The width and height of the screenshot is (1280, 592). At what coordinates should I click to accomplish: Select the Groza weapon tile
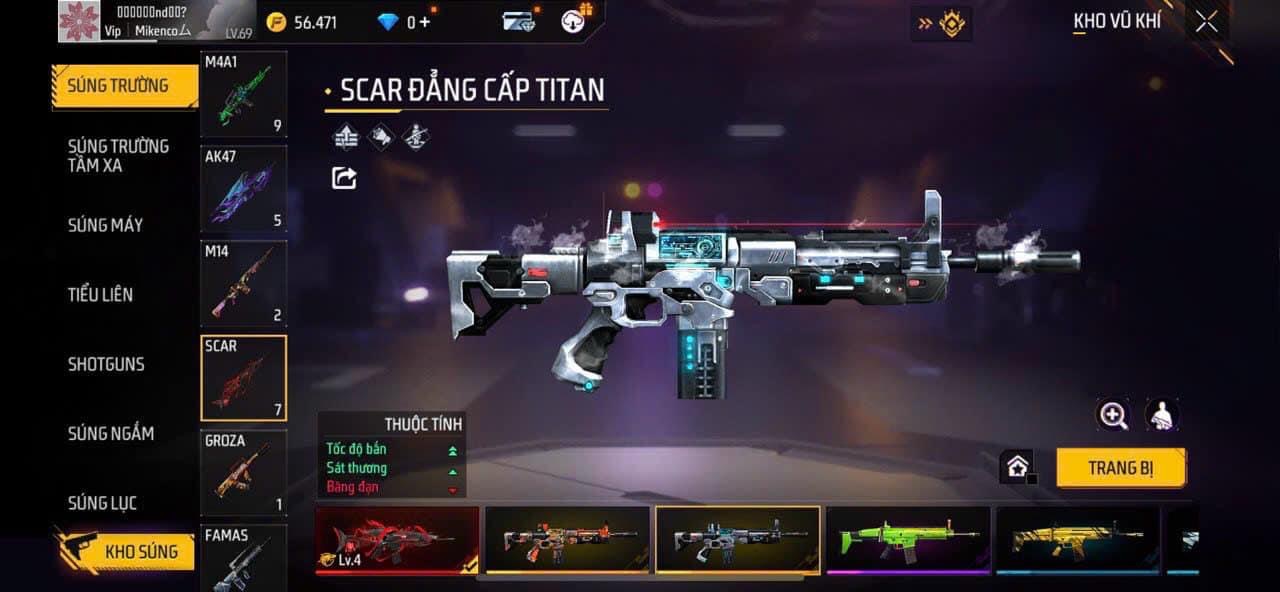pyautogui.click(x=243, y=472)
